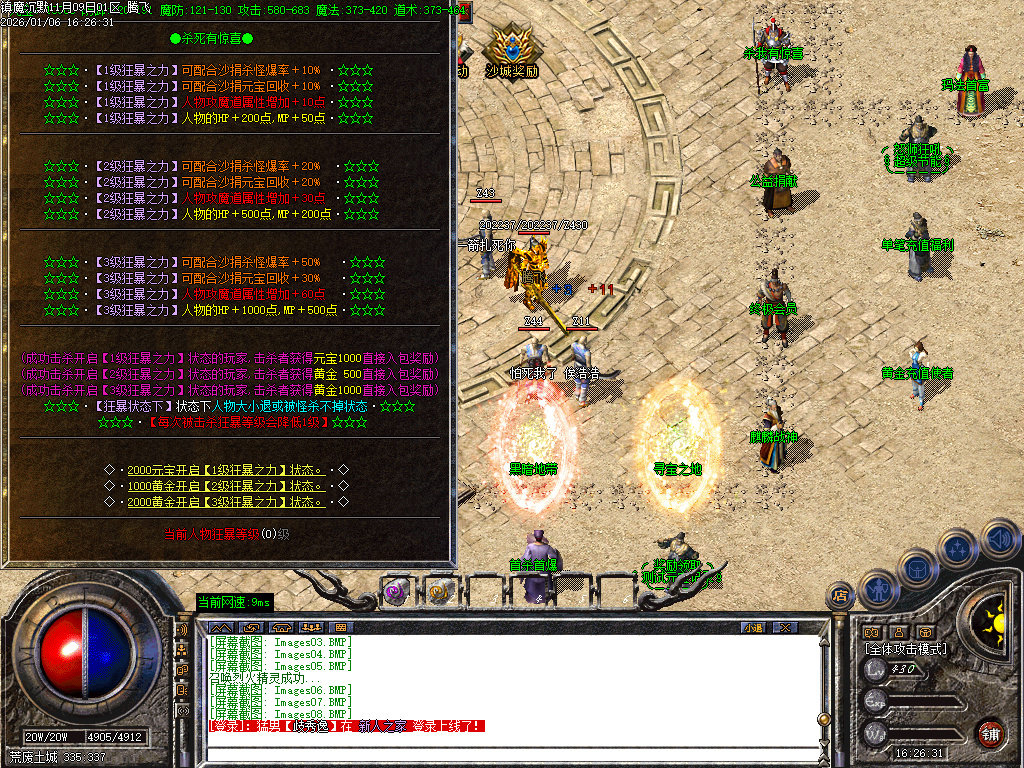
Task: Click the 小退 logout button
Action: (752, 627)
